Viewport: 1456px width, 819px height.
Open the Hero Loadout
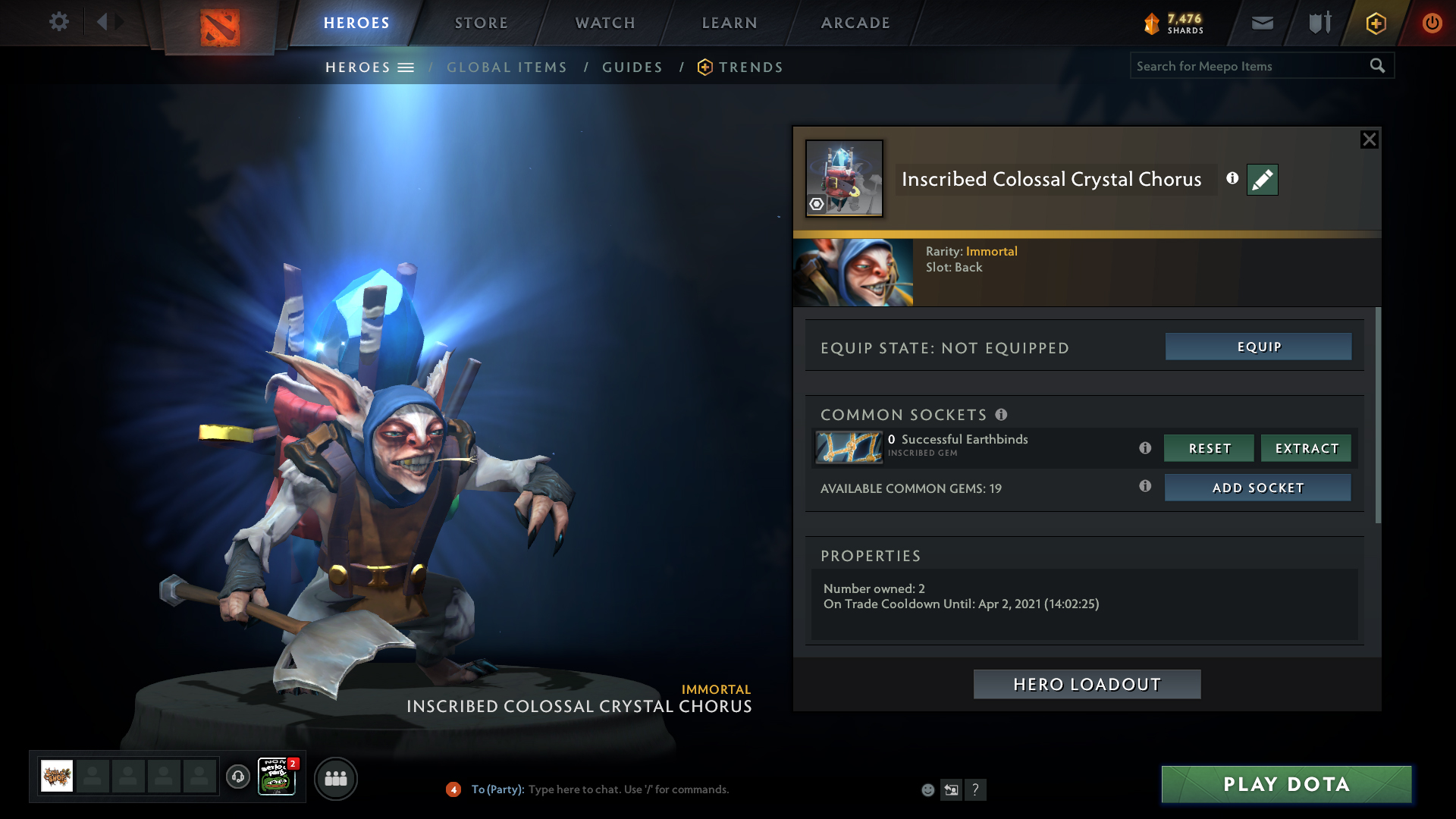pos(1087,684)
